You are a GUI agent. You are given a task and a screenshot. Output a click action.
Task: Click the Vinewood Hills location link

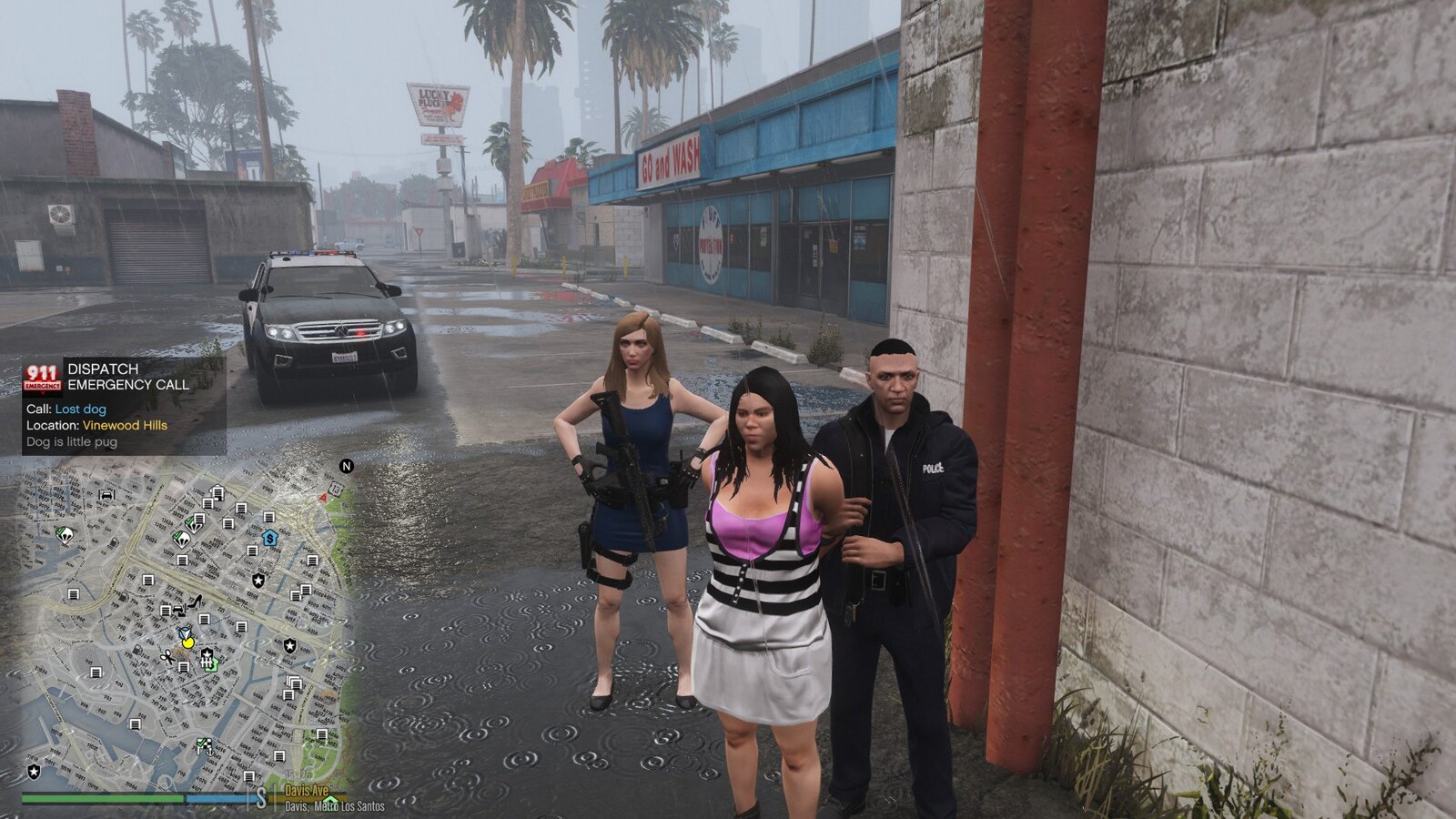pyautogui.click(x=125, y=424)
